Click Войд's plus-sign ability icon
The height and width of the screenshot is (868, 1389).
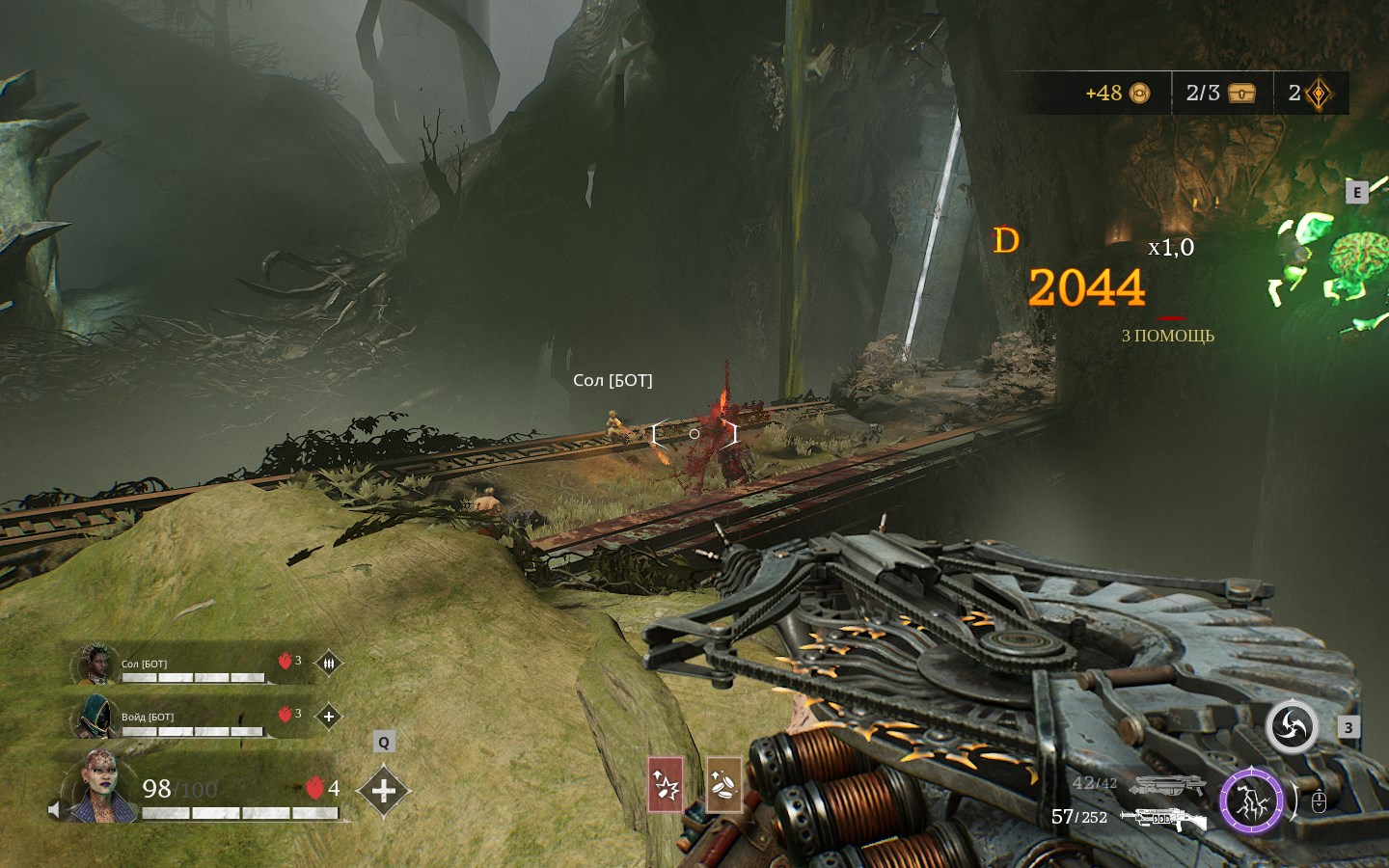[328, 717]
